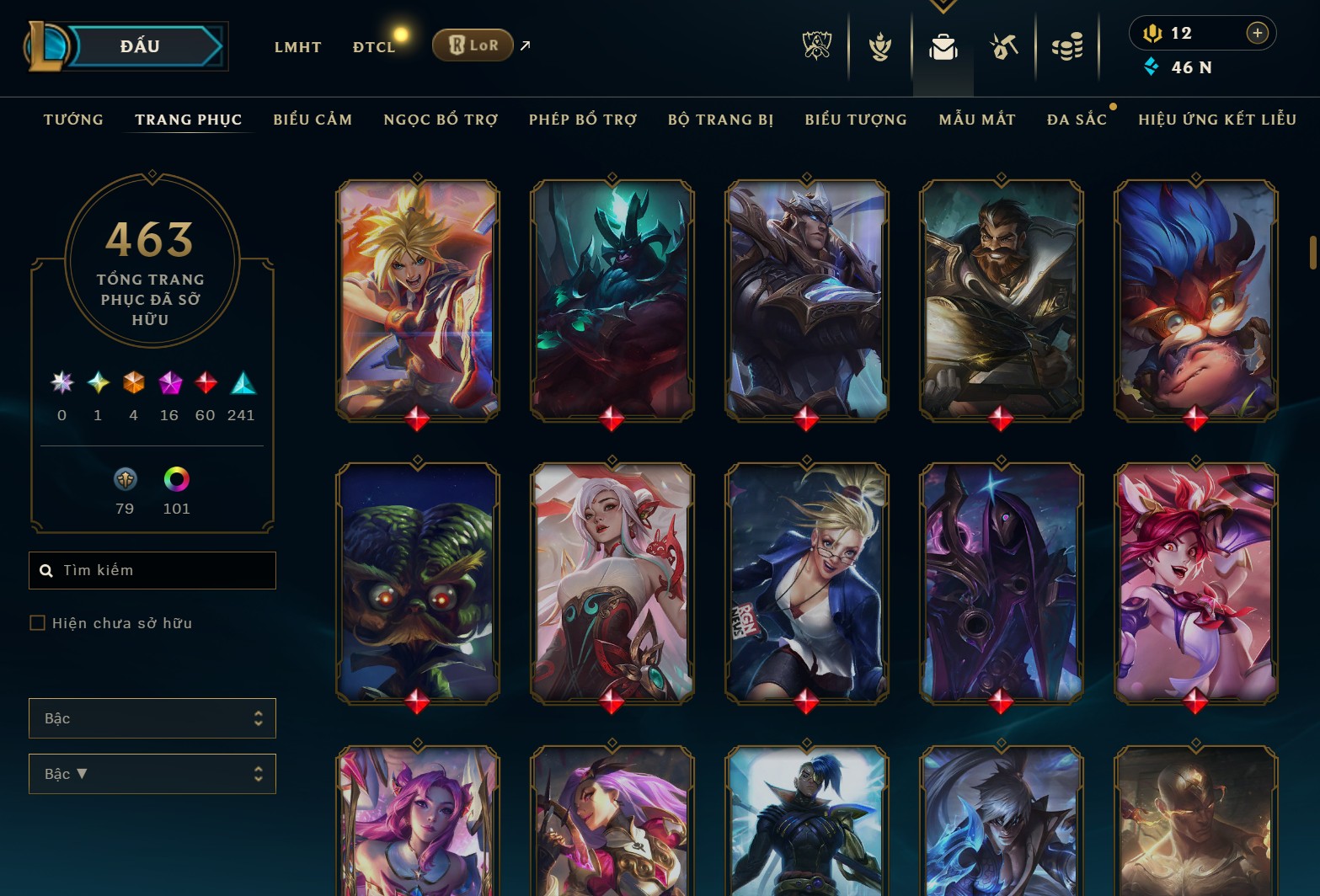
Task: Click the chromas color wheel showing 101
Action: (175, 482)
